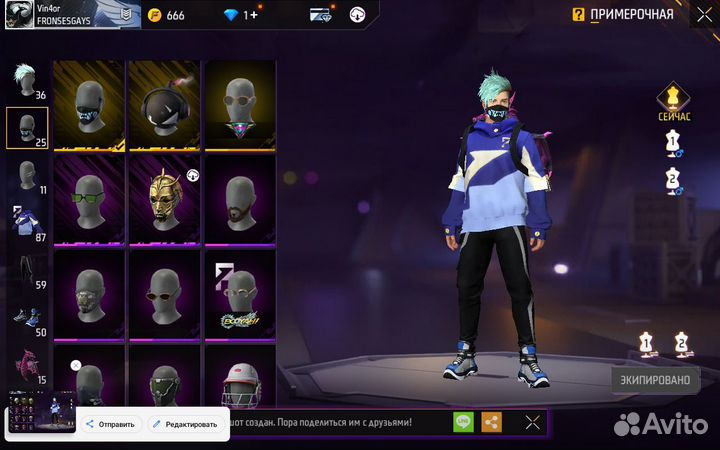The image size is (720, 450).
Task: Open the help question mark beside Примерочная
Action: point(578,14)
